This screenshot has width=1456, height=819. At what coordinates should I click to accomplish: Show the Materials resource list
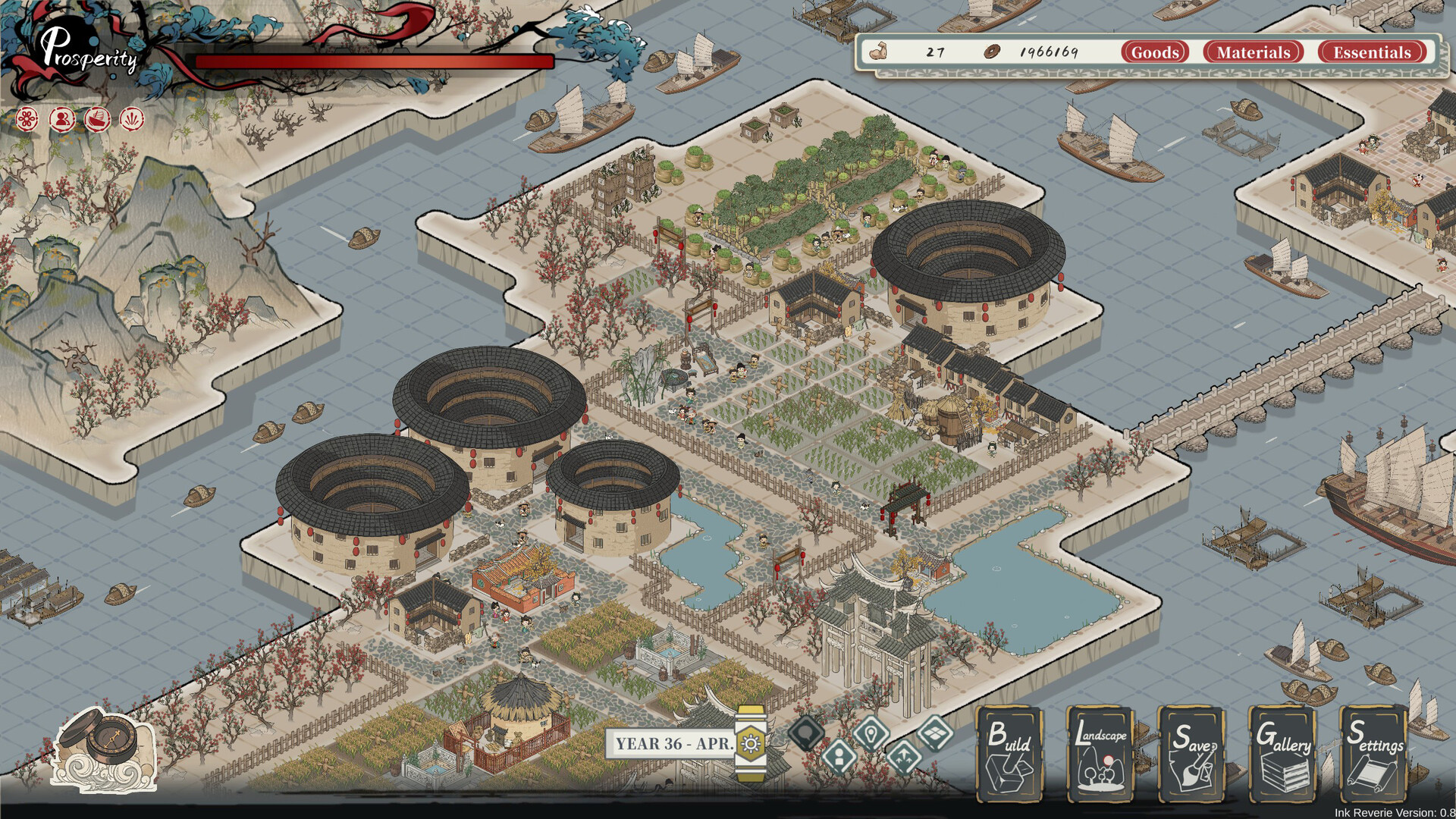point(1253,52)
